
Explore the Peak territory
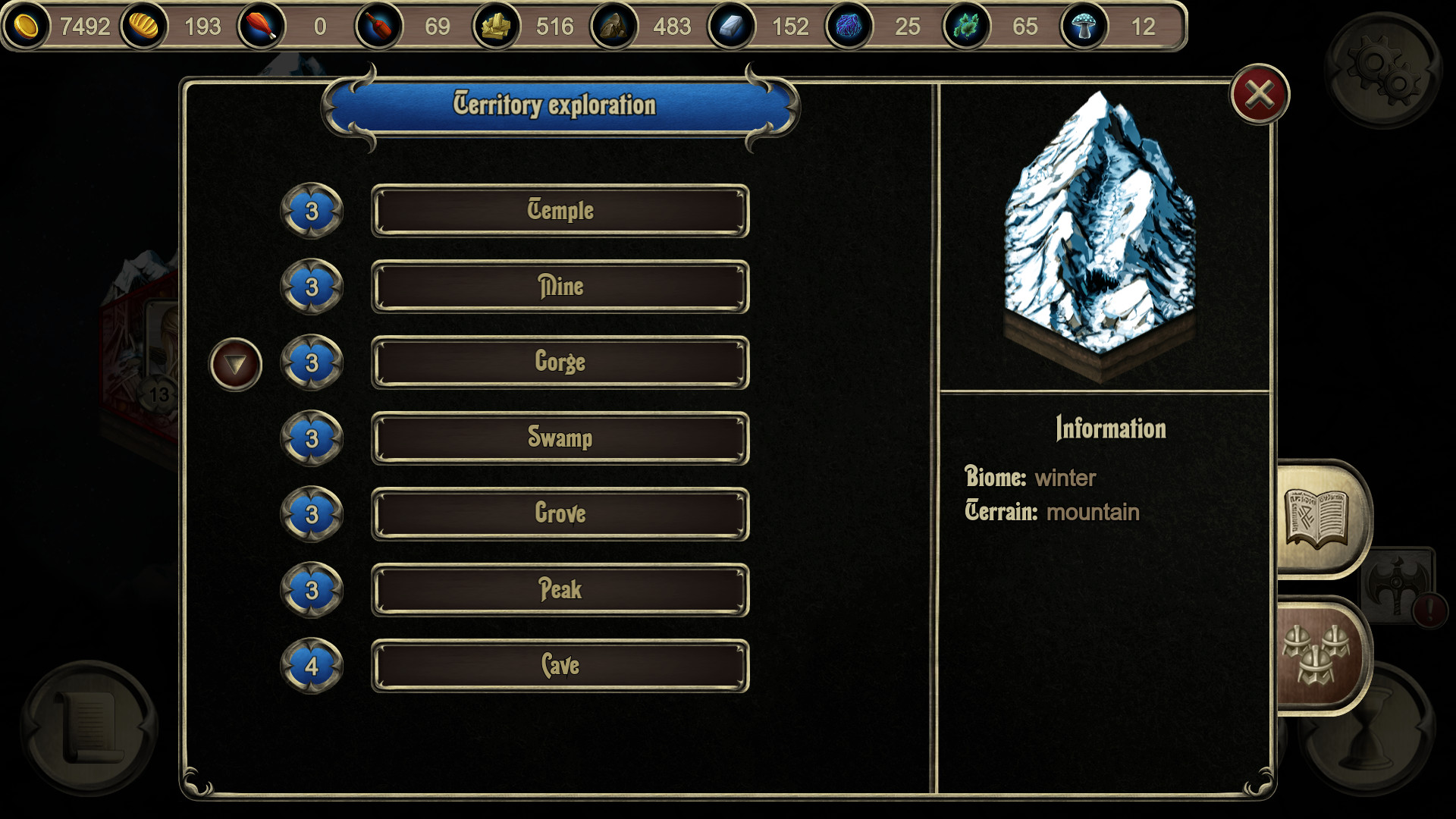coord(560,589)
